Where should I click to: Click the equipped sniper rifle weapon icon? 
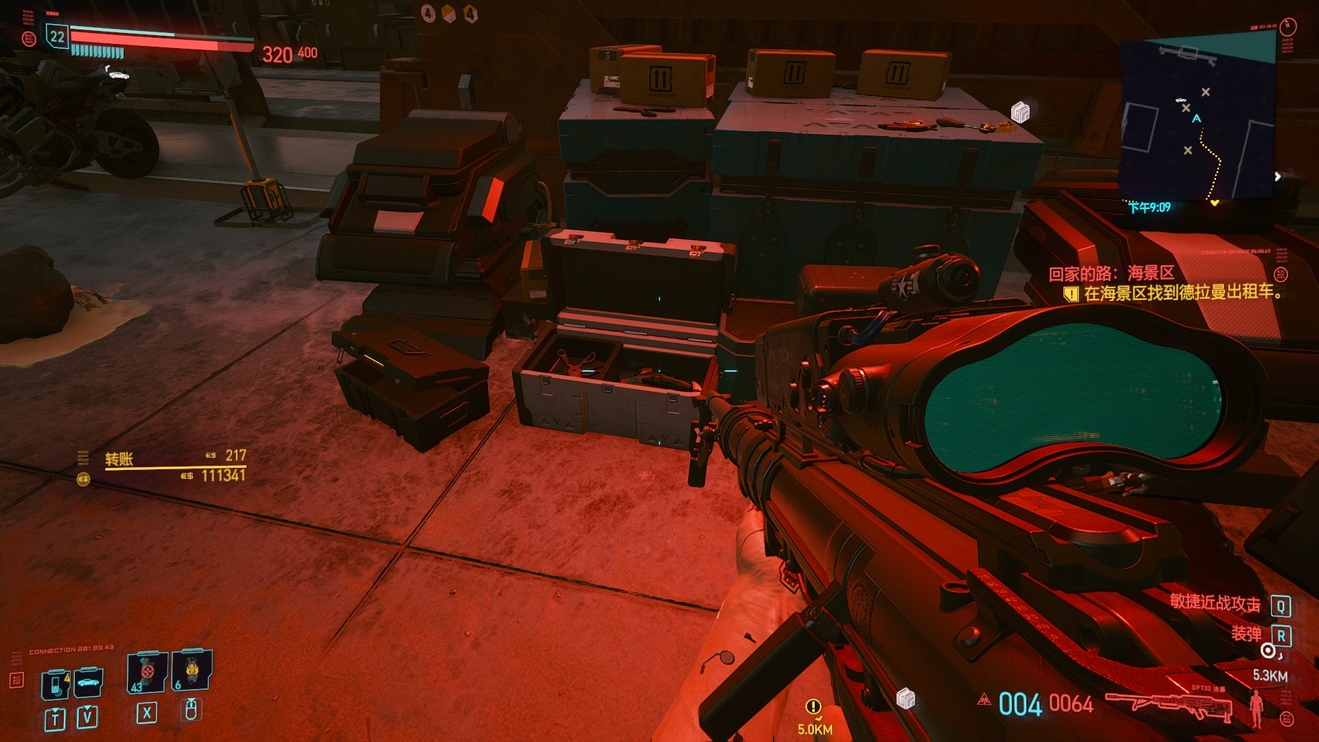click(1168, 704)
